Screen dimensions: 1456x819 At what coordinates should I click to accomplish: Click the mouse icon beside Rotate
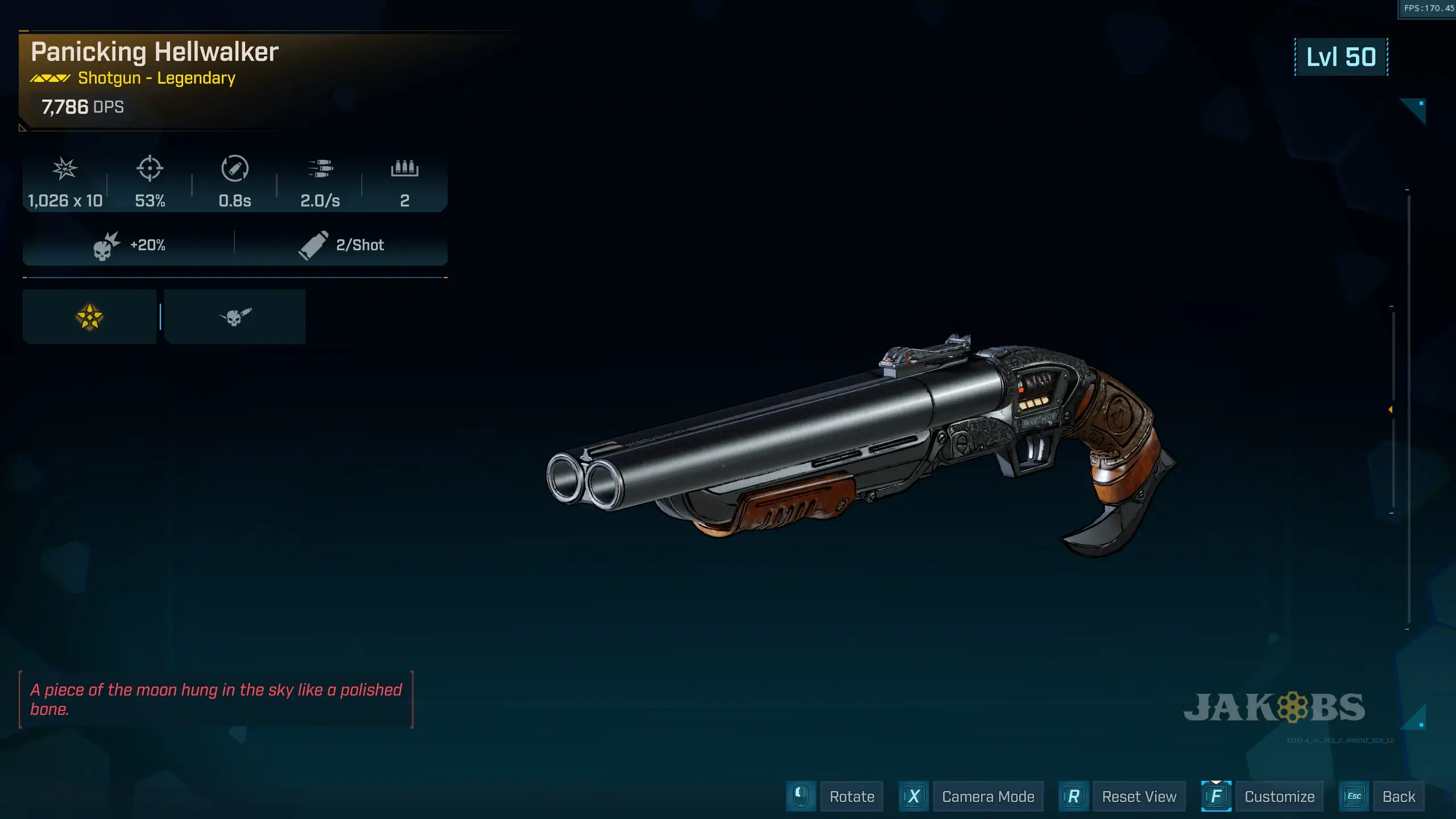800,796
